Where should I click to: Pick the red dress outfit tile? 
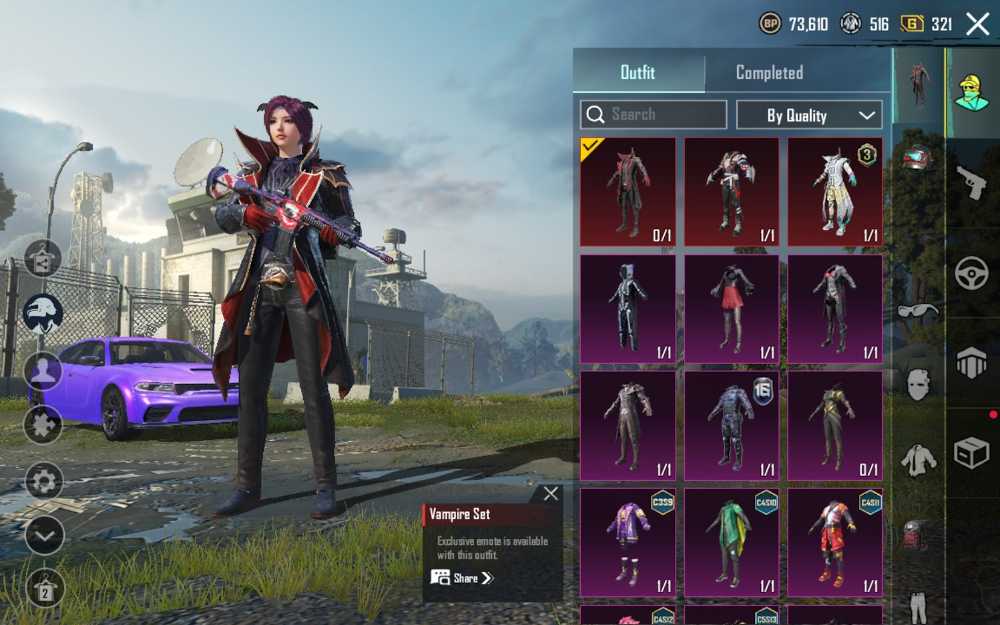[731, 309]
